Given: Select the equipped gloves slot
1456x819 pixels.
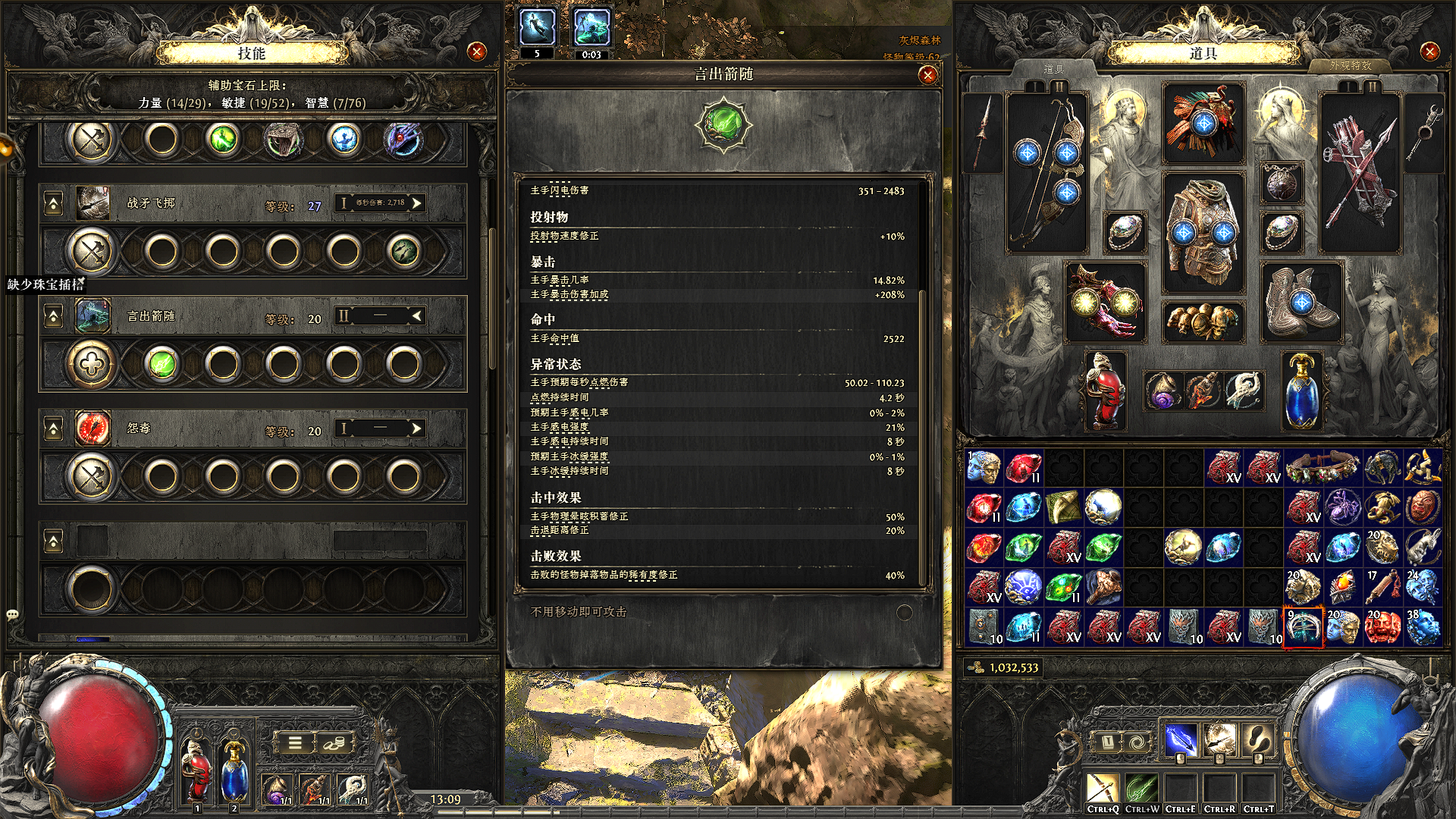Looking at the screenshot, I should pyautogui.click(x=1105, y=302).
